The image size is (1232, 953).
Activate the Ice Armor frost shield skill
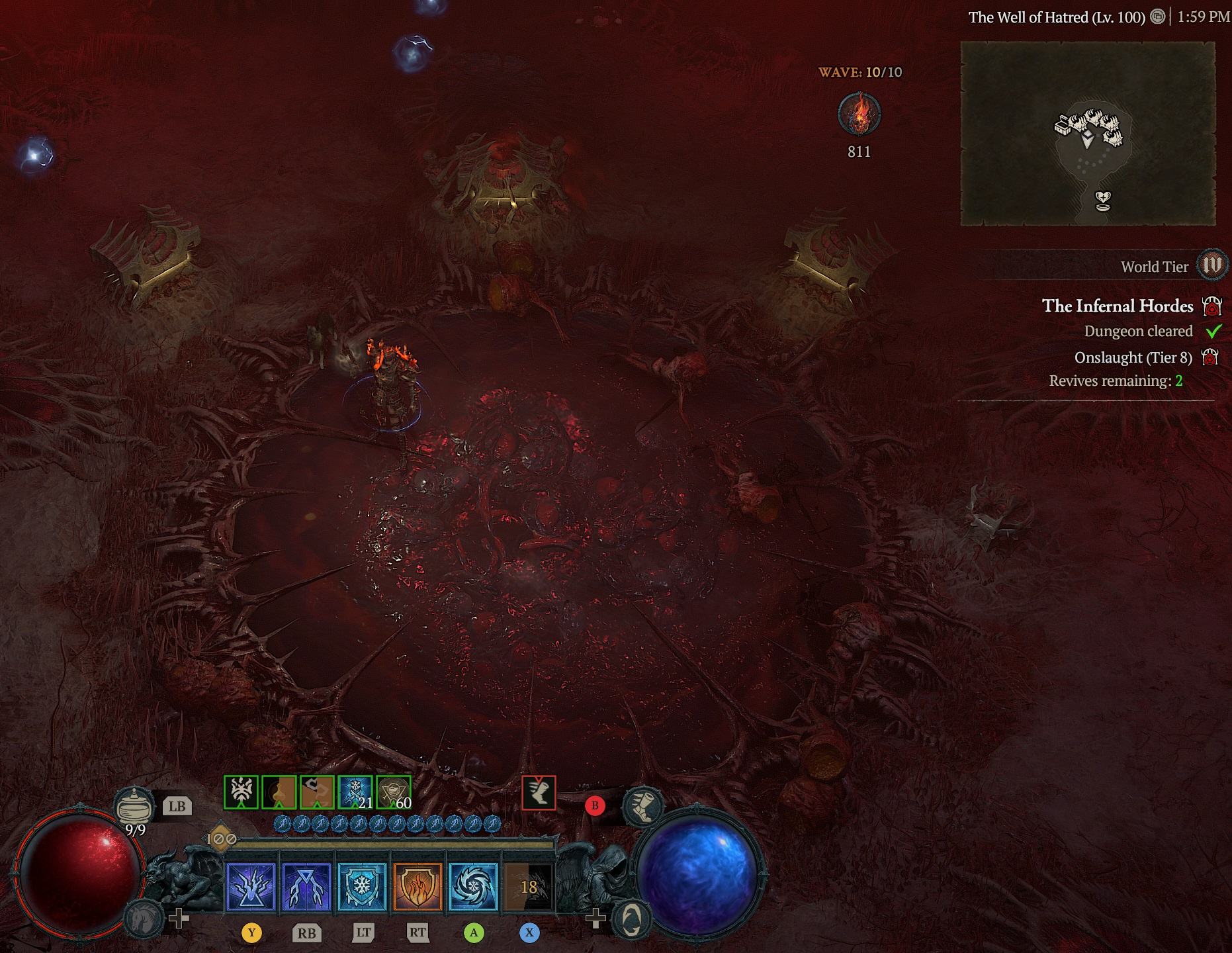(362, 886)
